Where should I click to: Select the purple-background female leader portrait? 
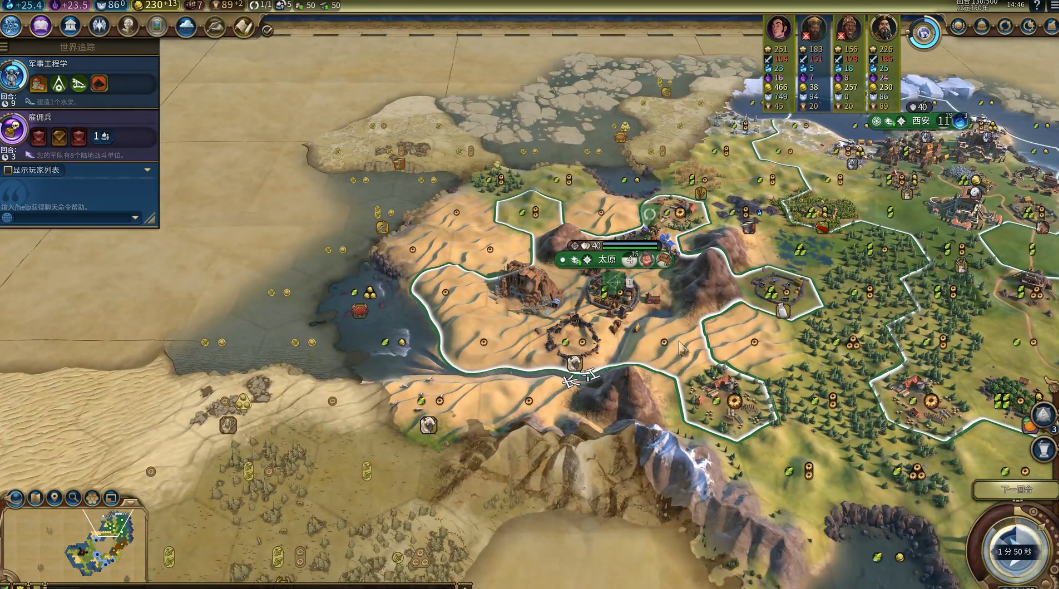pyautogui.click(x=778, y=28)
